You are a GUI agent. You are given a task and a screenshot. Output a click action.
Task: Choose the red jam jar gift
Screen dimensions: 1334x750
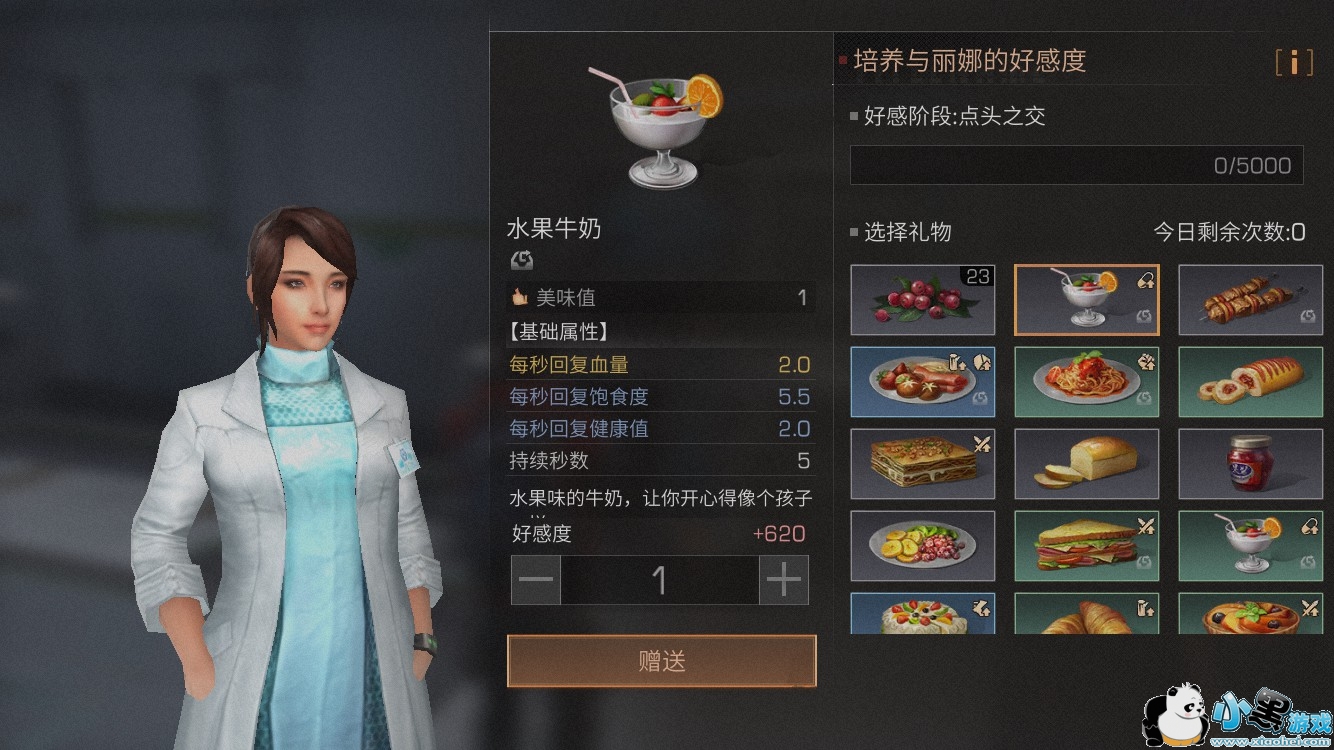click(x=1250, y=463)
